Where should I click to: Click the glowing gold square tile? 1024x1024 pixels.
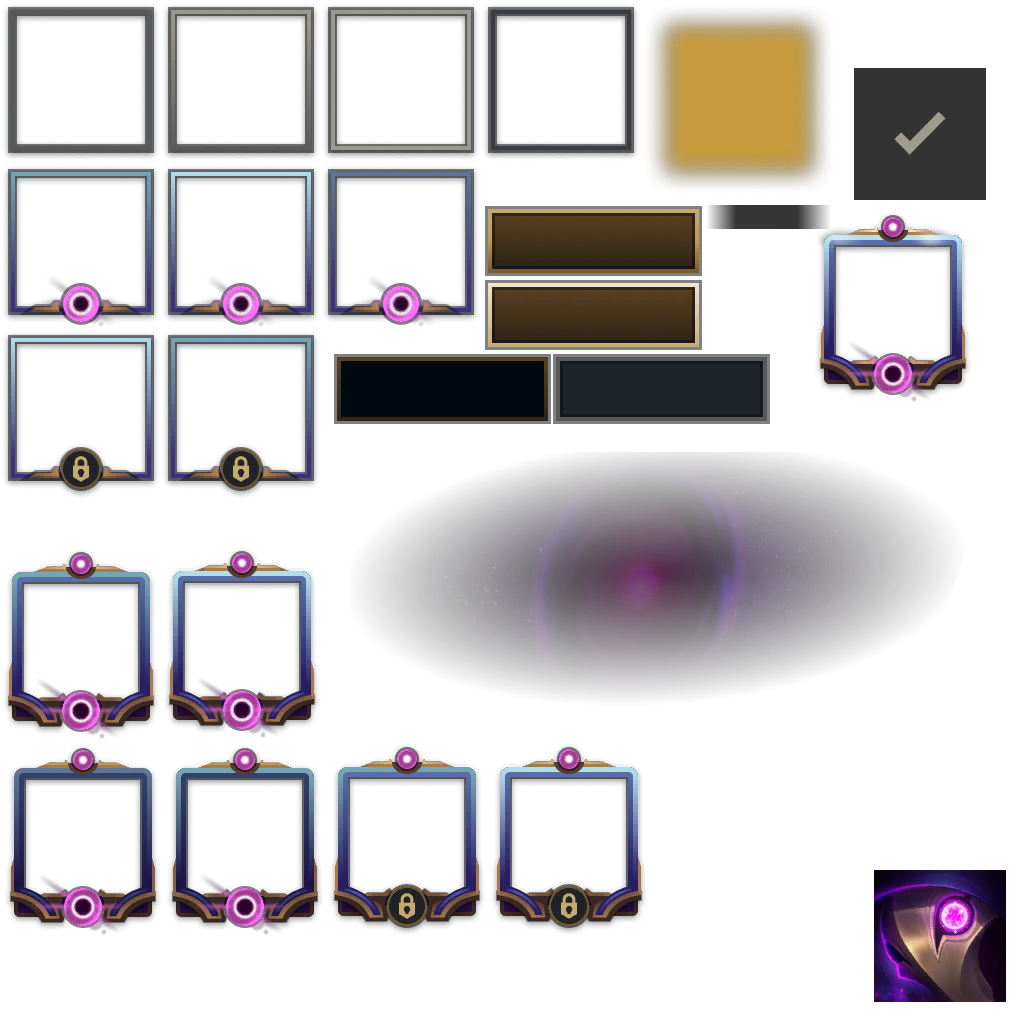740,100
